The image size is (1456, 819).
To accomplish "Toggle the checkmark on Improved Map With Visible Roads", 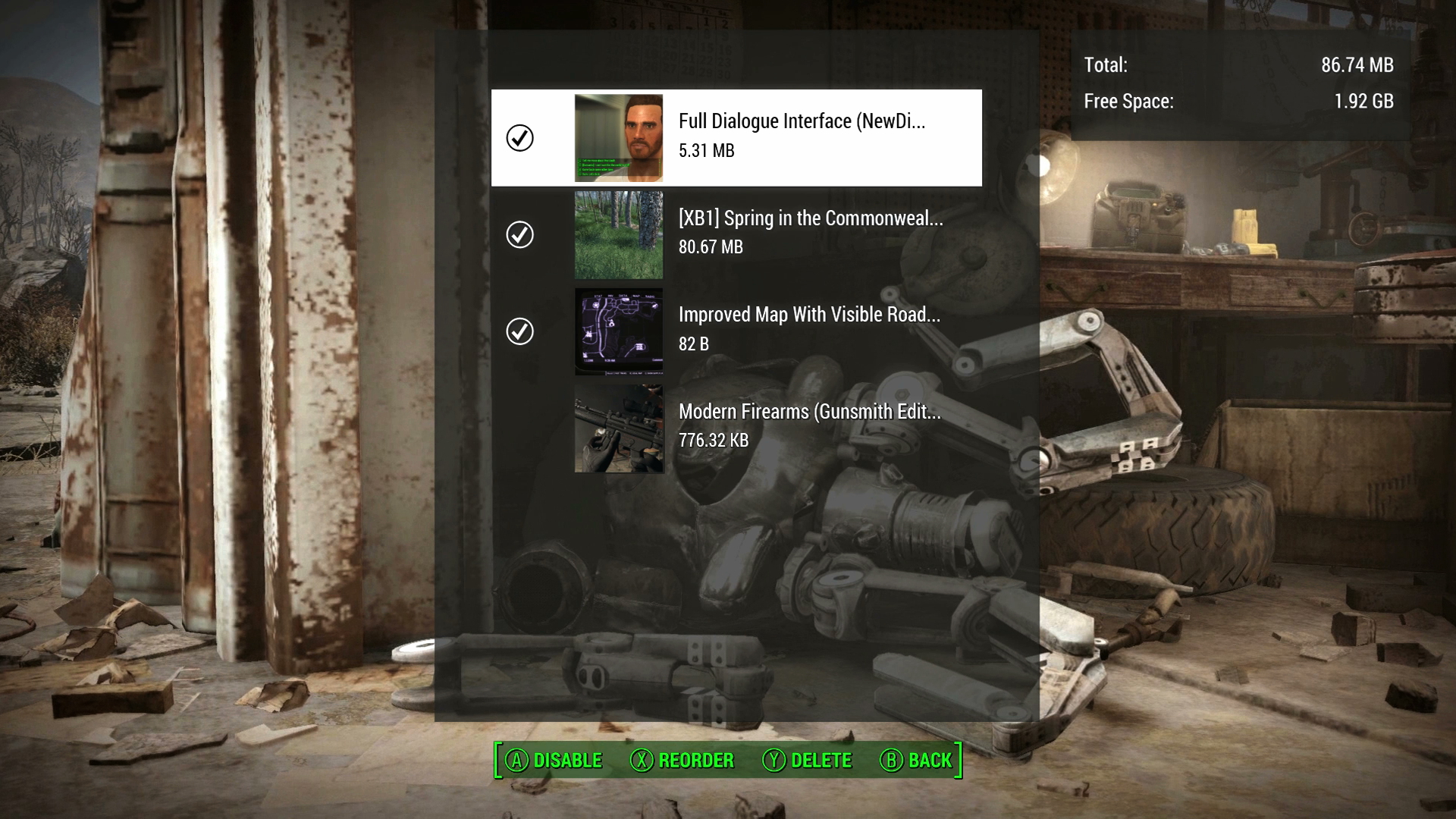I will pyautogui.click(x=519, y=331).
